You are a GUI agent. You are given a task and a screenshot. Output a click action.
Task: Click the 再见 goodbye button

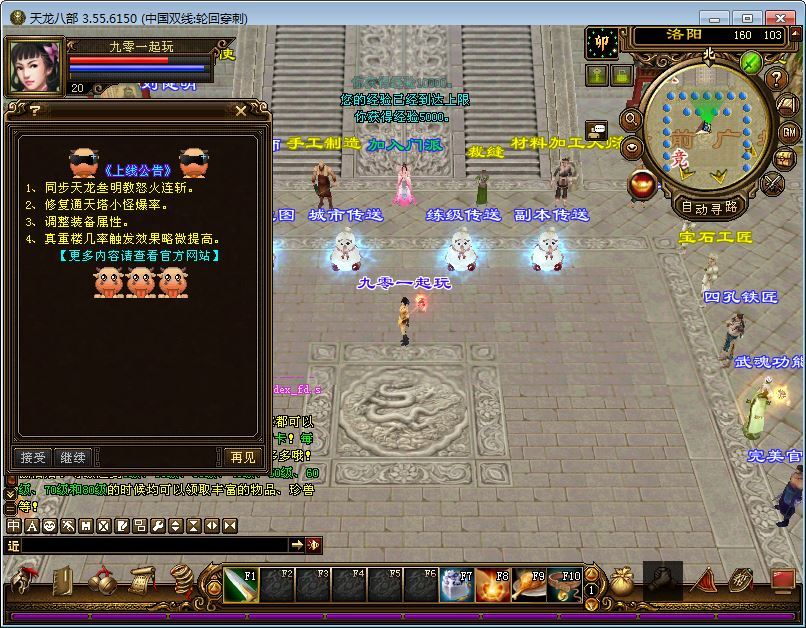[x=242, y=457]
